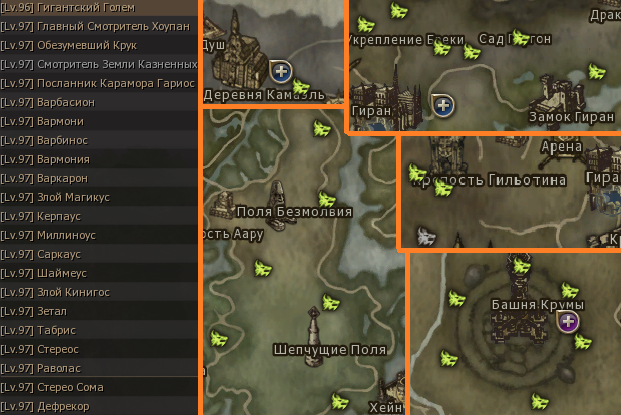
Task: Select the blue marker beside Гиран town
Action: click(443, 102)
